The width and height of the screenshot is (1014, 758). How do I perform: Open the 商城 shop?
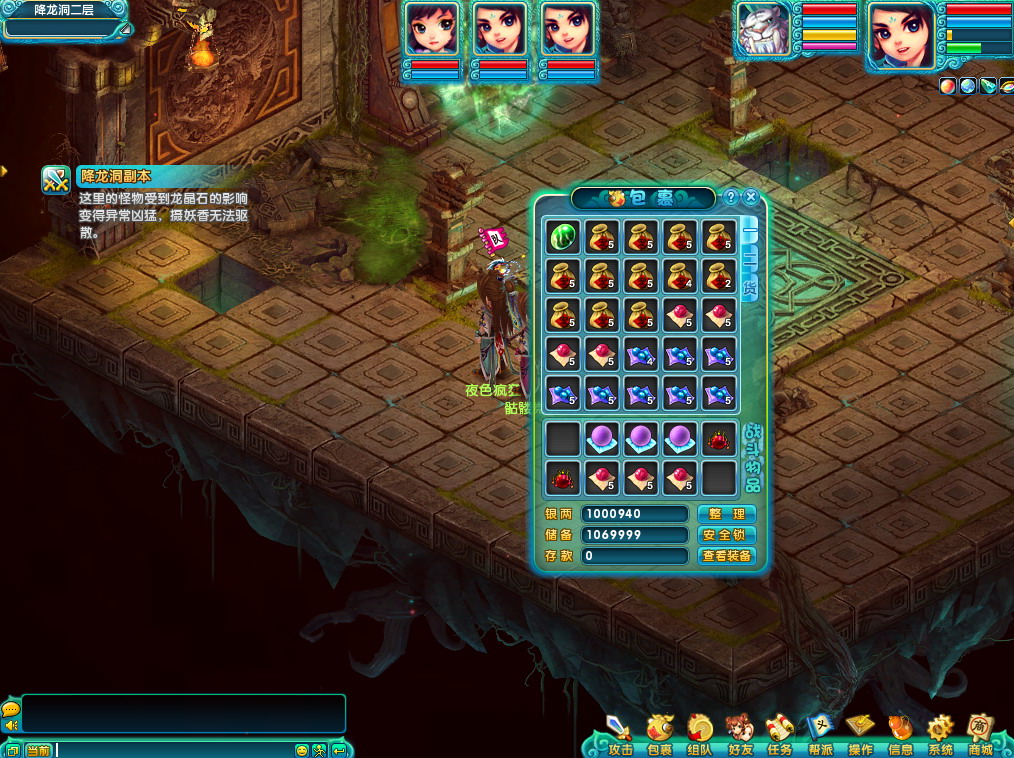tap(980, 733)
